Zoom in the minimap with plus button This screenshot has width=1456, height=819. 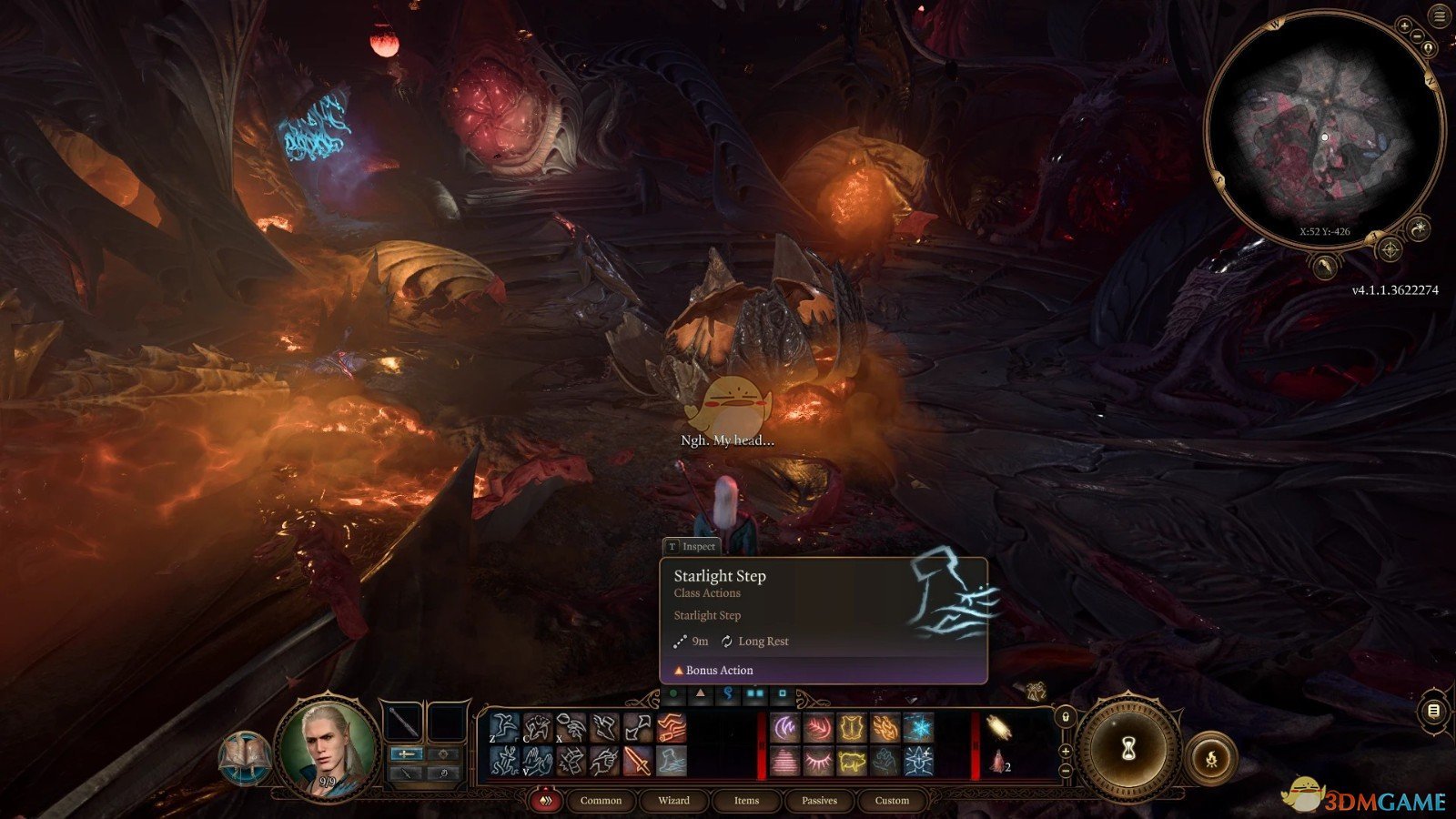pyautogui.click(x=1405, y=25)
